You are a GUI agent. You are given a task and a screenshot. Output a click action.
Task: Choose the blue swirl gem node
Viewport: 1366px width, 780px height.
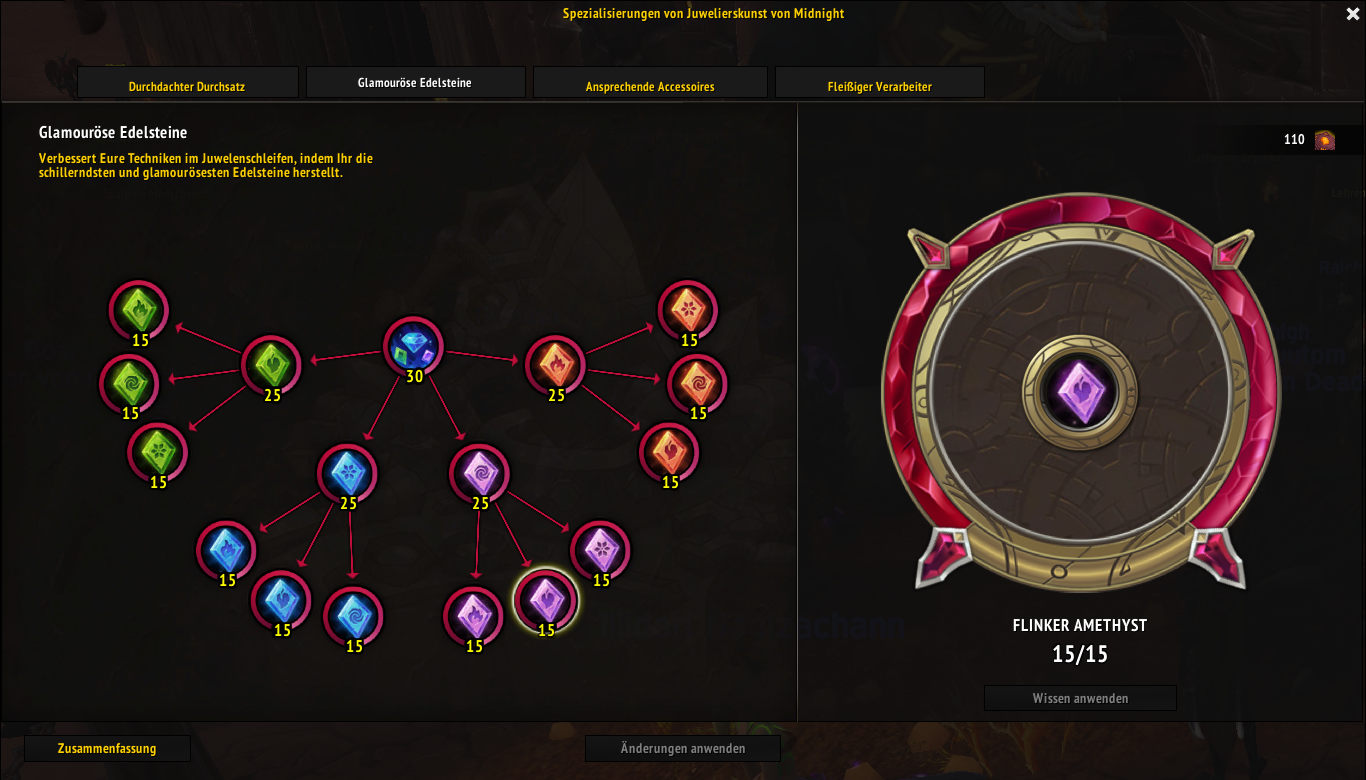point(354,616)
